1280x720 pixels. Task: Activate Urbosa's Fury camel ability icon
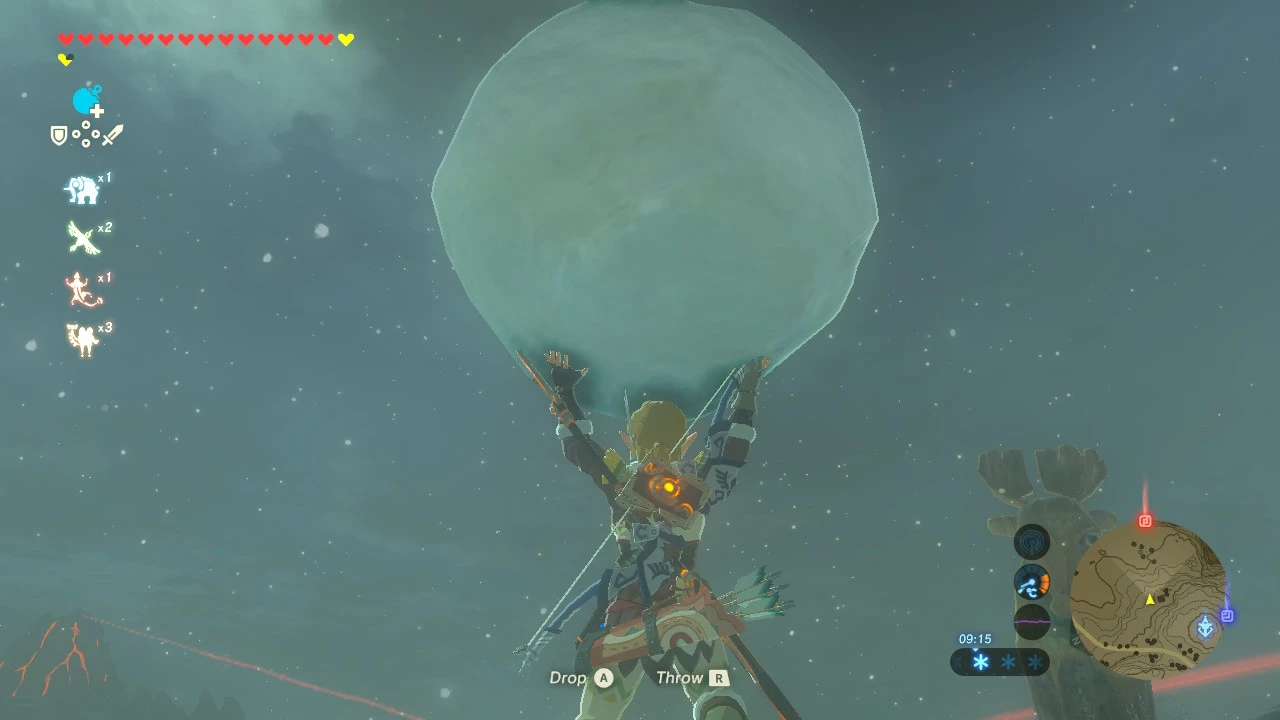(x=82, y=339)
